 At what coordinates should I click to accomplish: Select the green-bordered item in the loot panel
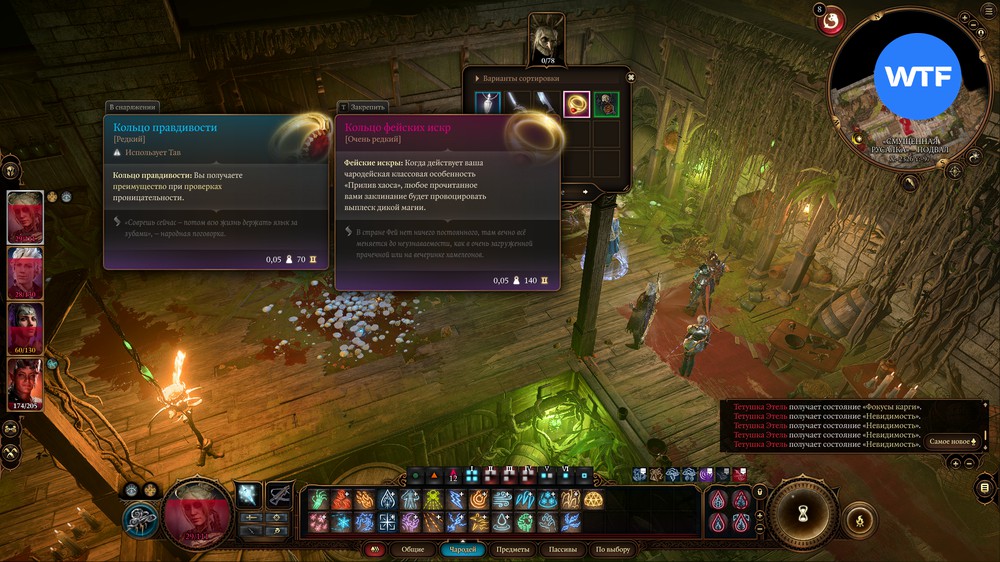click(x=606, y=104)
